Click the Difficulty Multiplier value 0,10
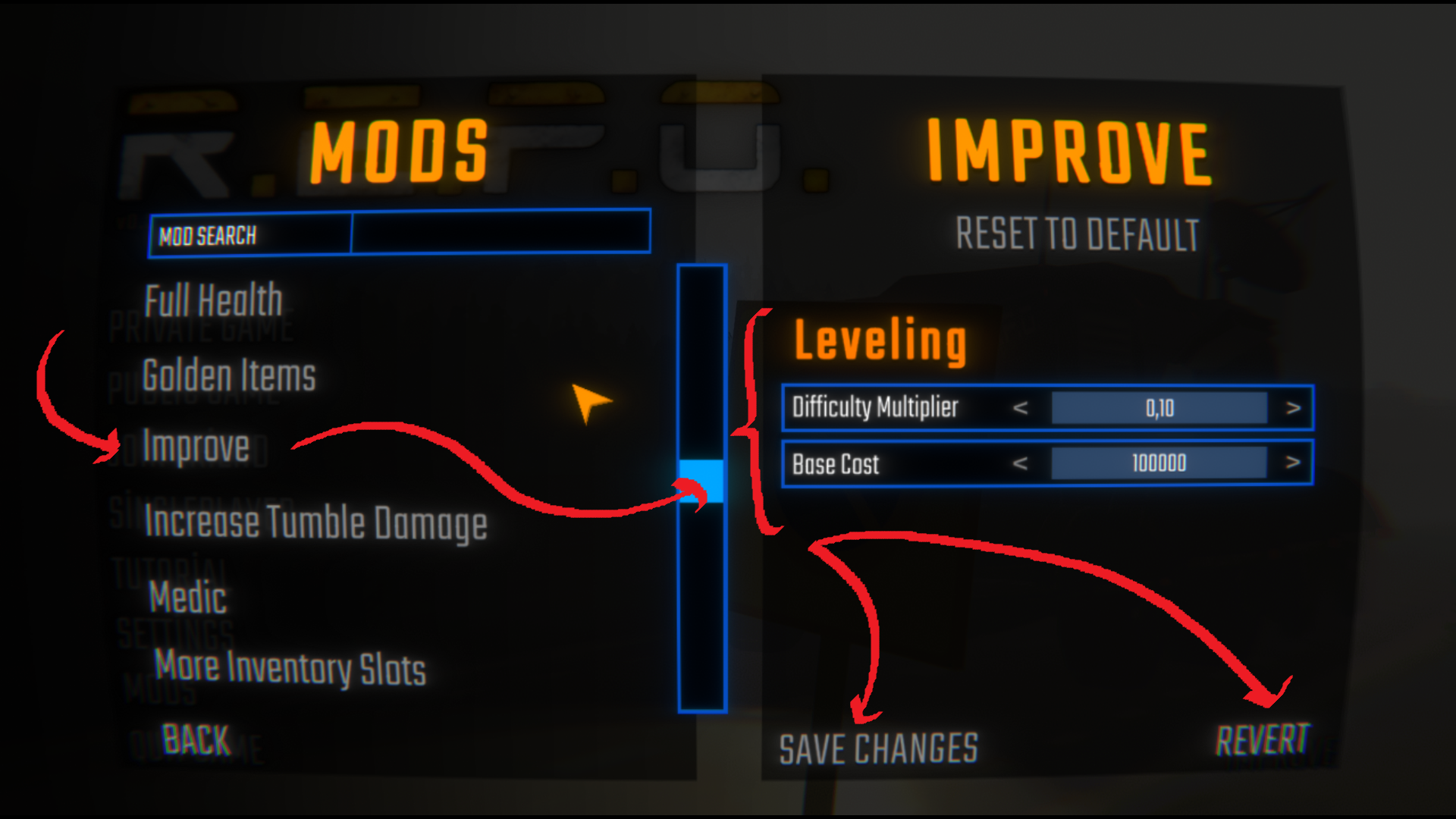Image resolution: width=1456 pixels, height=819 pixels. click(x=1159, y=407)
